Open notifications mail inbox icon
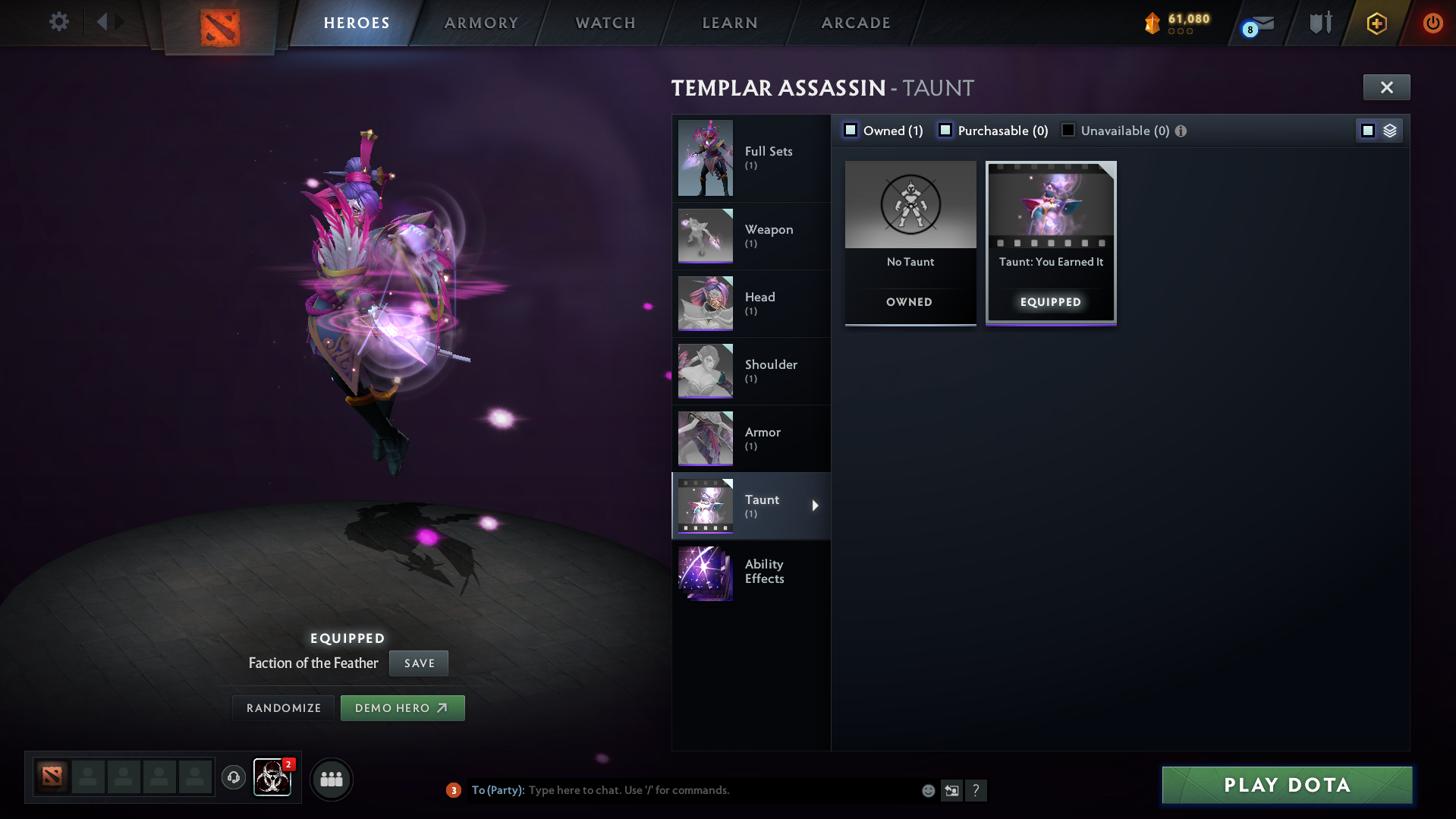This screenshot has height=819, width=1456. 1259,22
